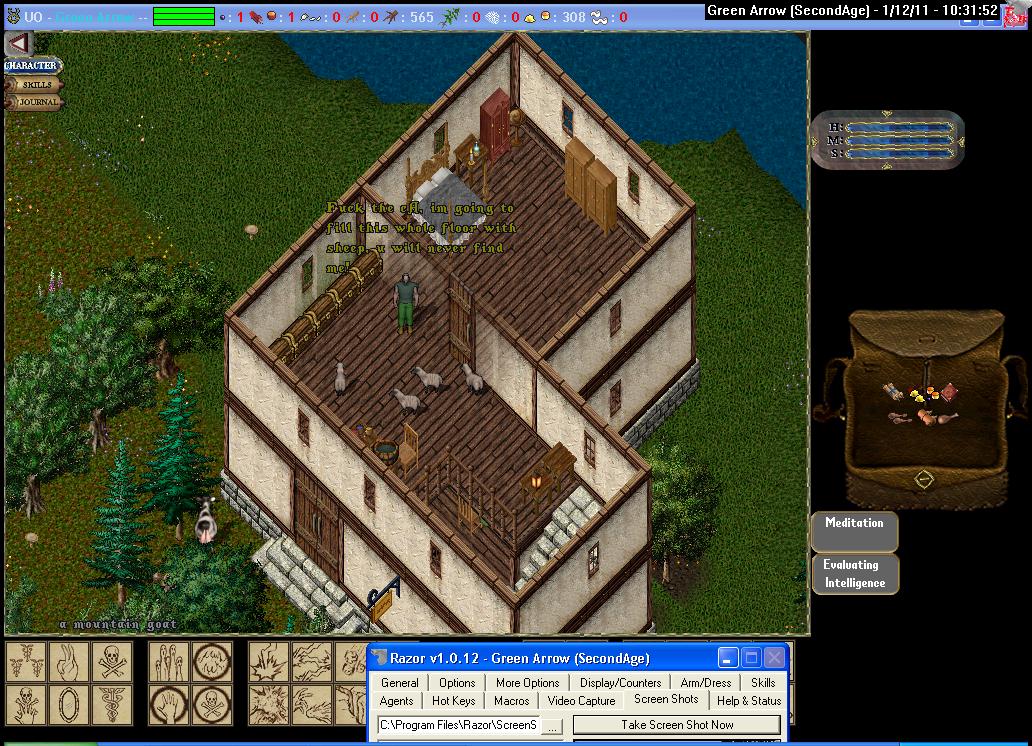The image size is (1032, 746).
Task: Minimize the backpack with its diamond button
Action: pos(924,480)
